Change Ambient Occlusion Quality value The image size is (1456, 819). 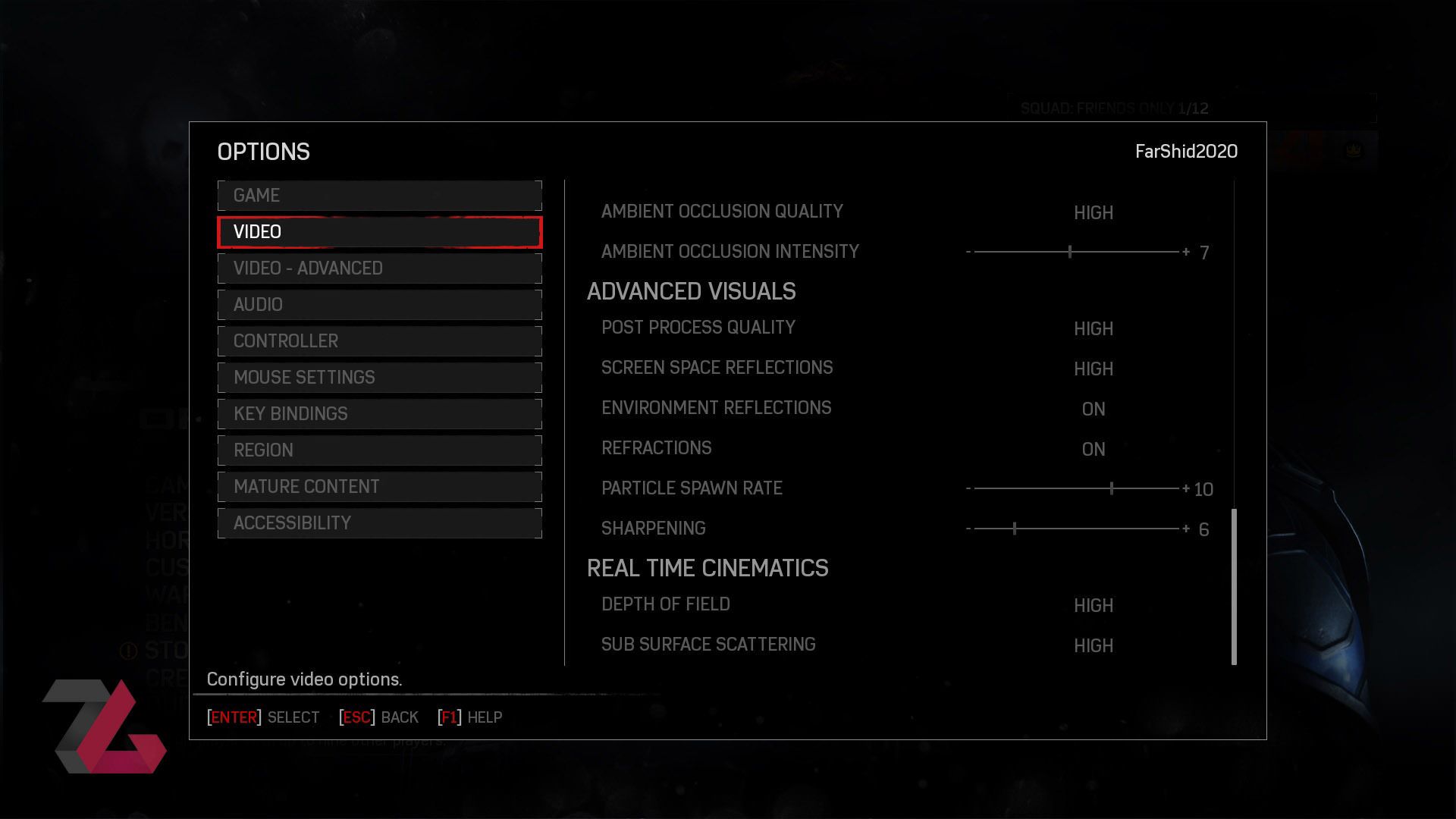tap(1093, 213)
